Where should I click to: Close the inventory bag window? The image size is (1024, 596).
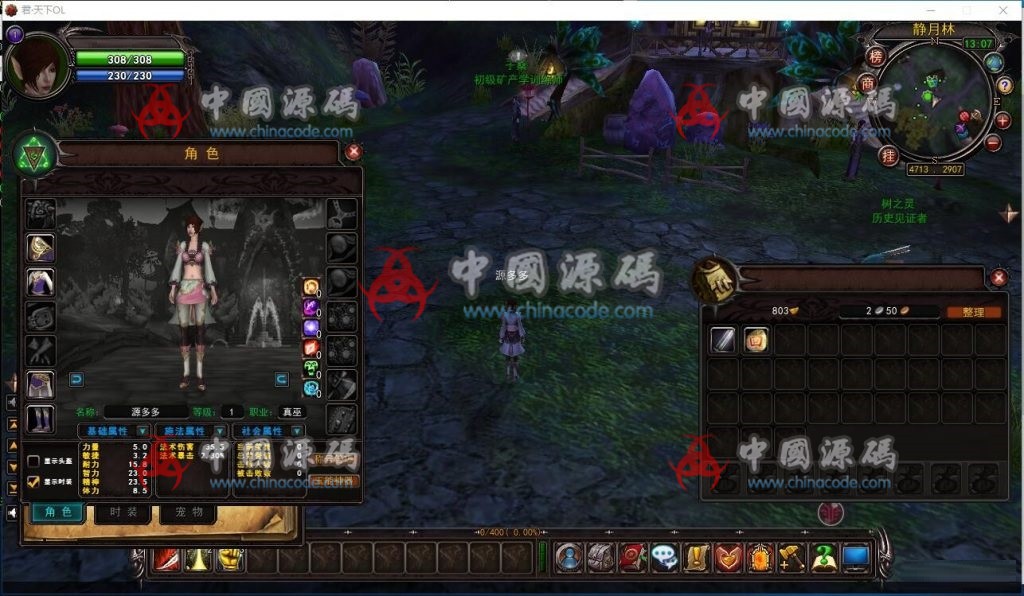[998, 278]
